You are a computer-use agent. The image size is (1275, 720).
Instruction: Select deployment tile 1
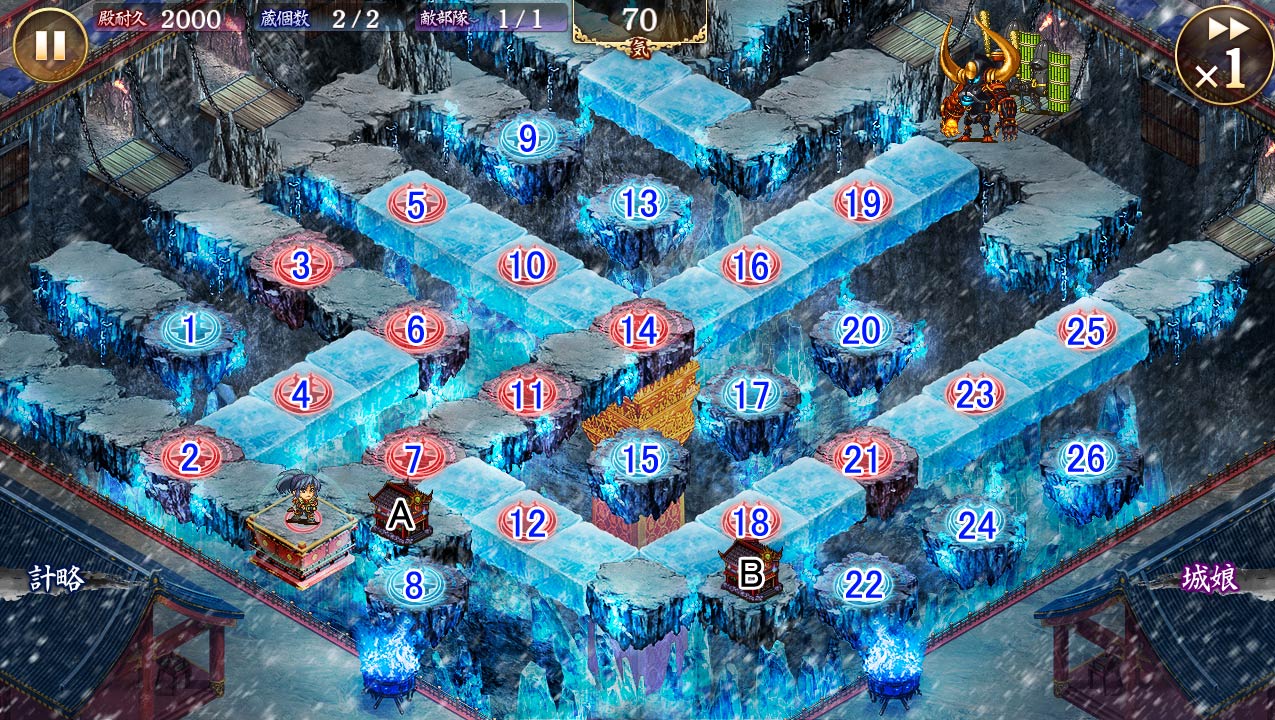pyautogui.click(x=189, y=328)
